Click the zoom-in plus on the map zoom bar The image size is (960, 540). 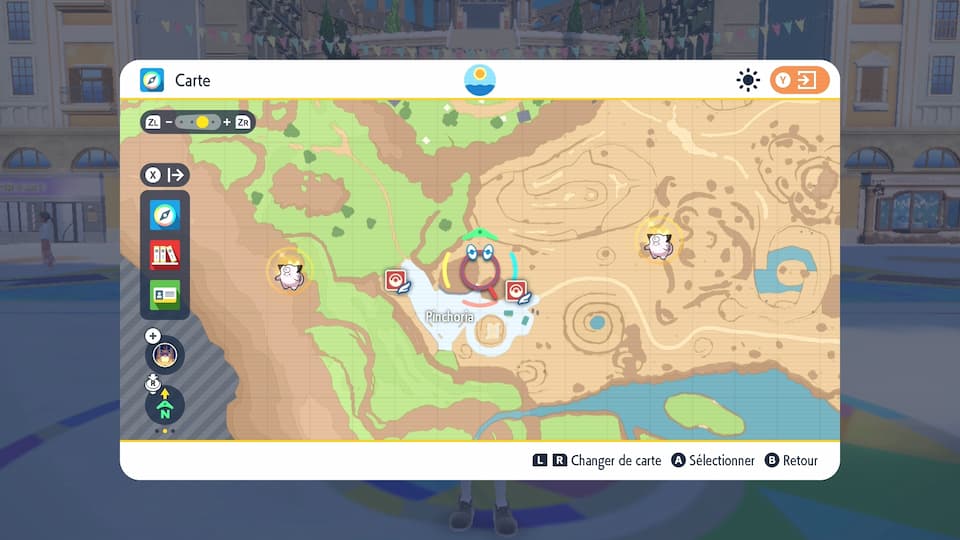[x=227, y=122]
